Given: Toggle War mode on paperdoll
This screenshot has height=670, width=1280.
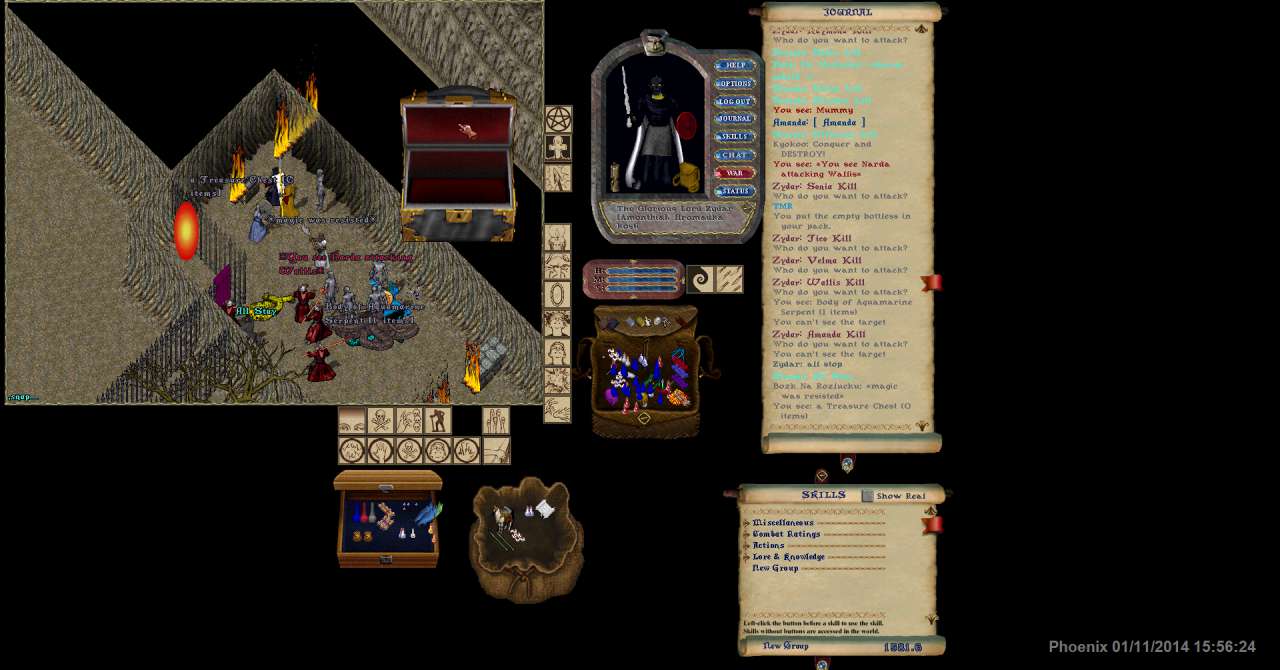Looking at the screenshot, I should [x=735, y=173].
